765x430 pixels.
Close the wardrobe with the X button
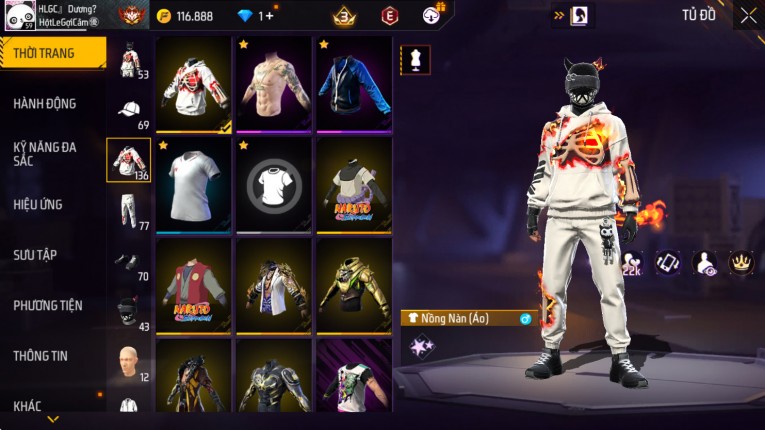[748, 15]
